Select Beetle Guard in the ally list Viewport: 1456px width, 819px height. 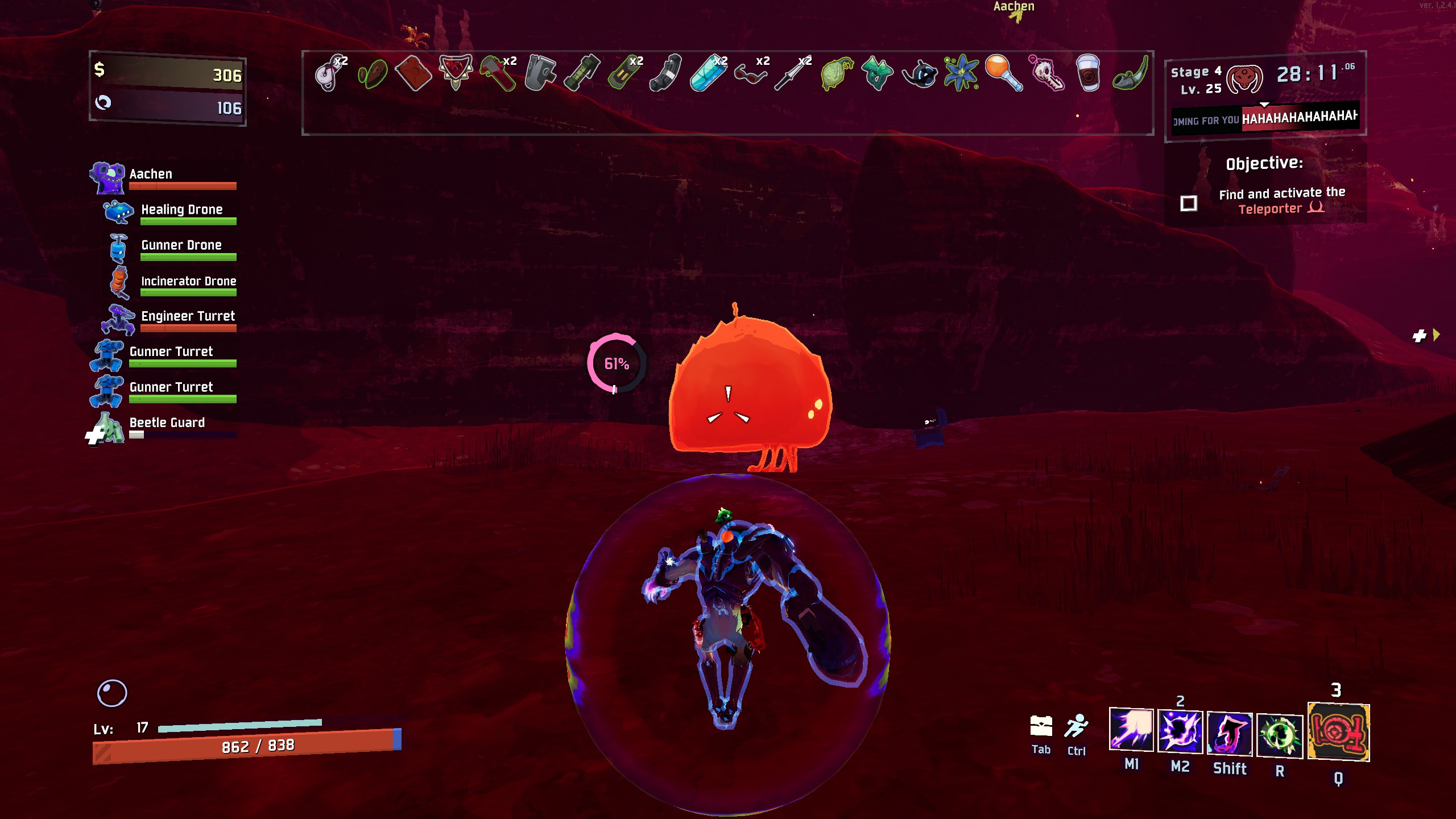pyautogui.click(x=167, y=423)
